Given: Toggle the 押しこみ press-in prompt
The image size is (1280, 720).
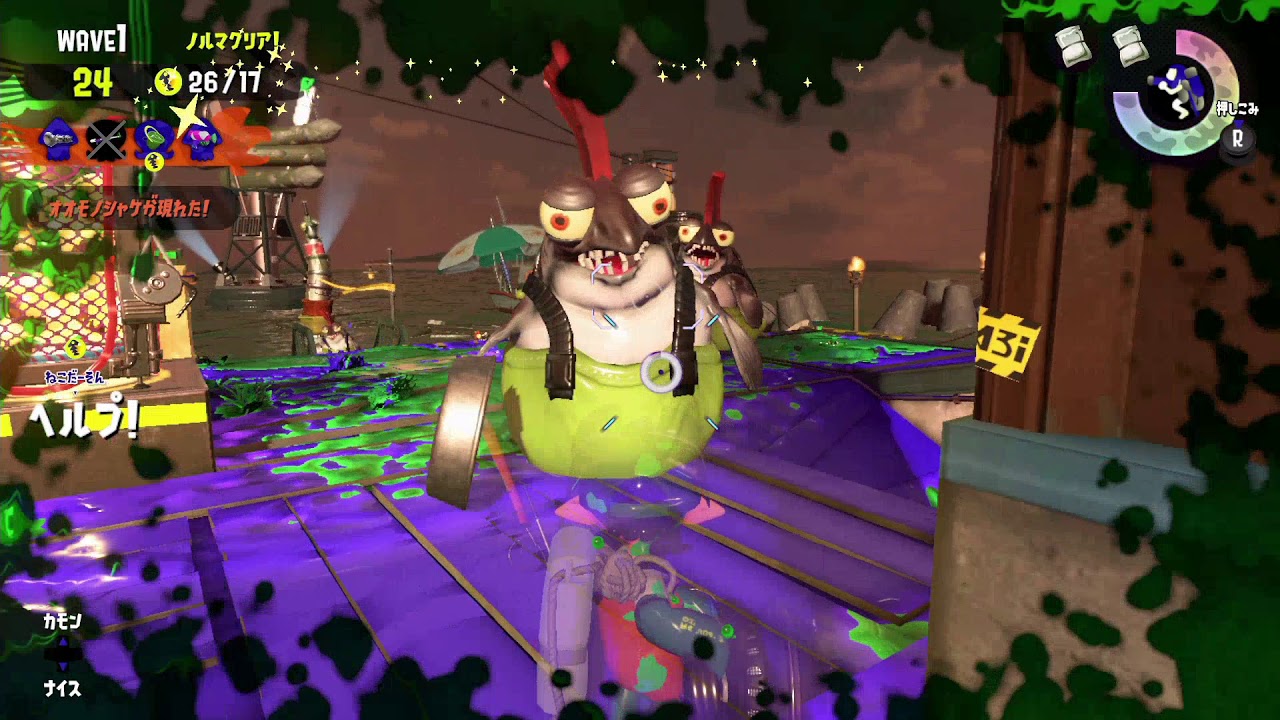Looking at the screenshot, I should (x=1237, y=107).
